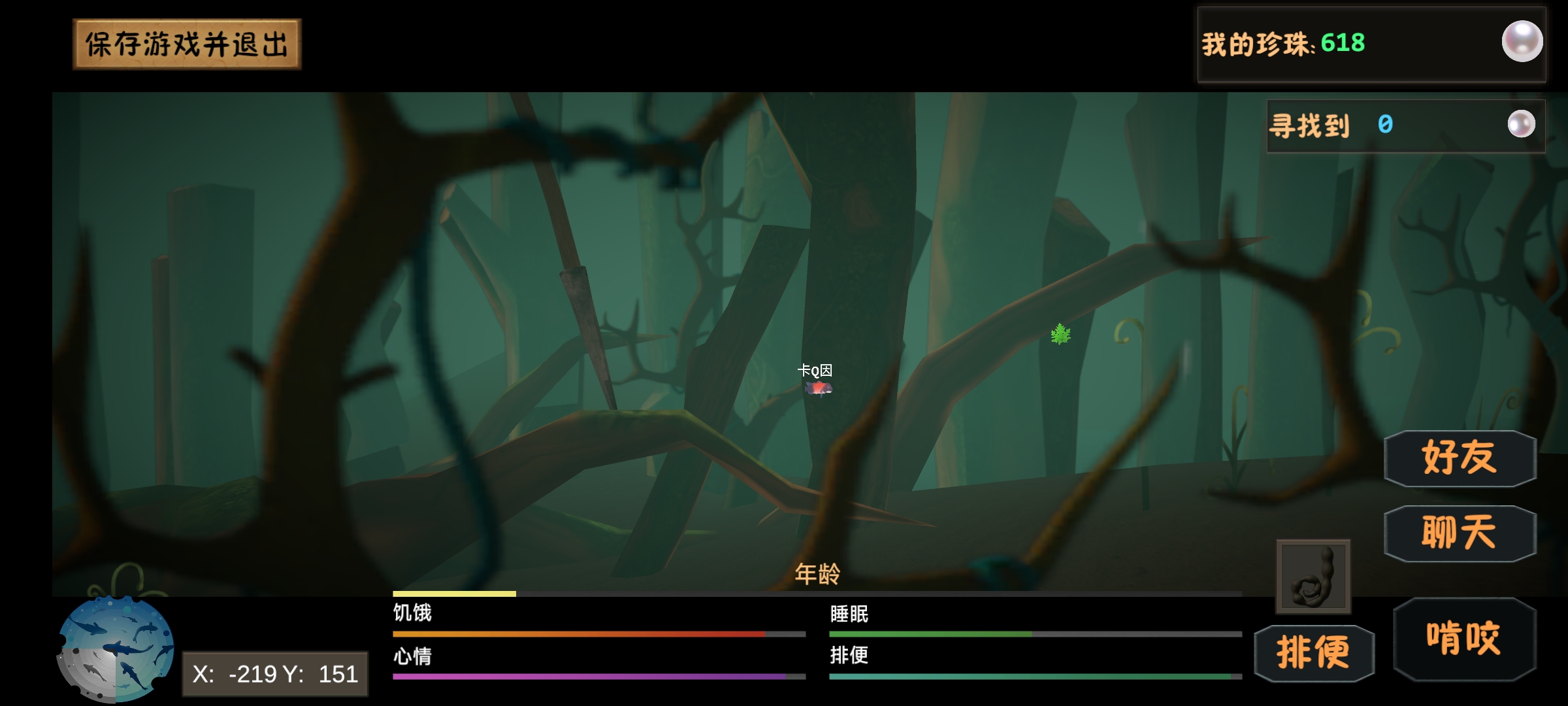This screenshot has height=706, width=1568.
Task: Click the 保存游戏并退出 save and exit button
Action: tap(187, 44)
